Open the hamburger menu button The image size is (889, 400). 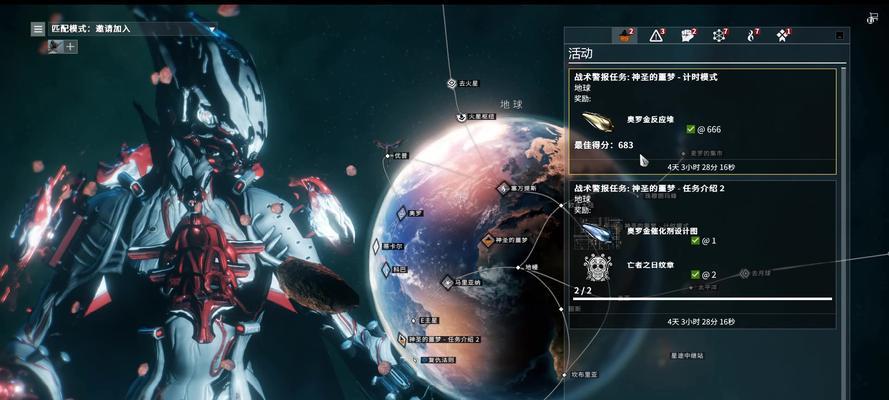click(x=38, y=29)
